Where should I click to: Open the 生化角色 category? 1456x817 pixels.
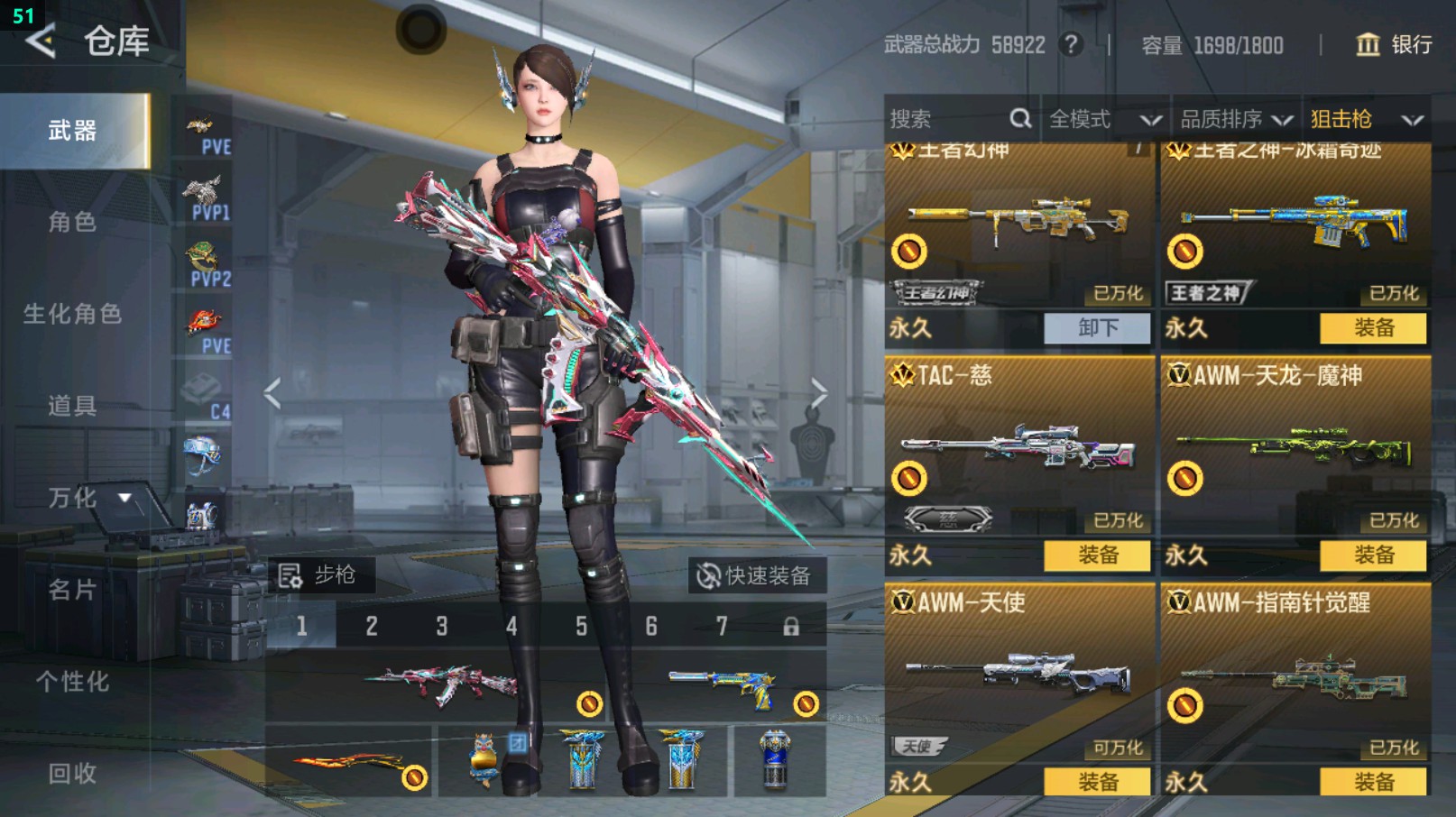[x=72, y=314]
